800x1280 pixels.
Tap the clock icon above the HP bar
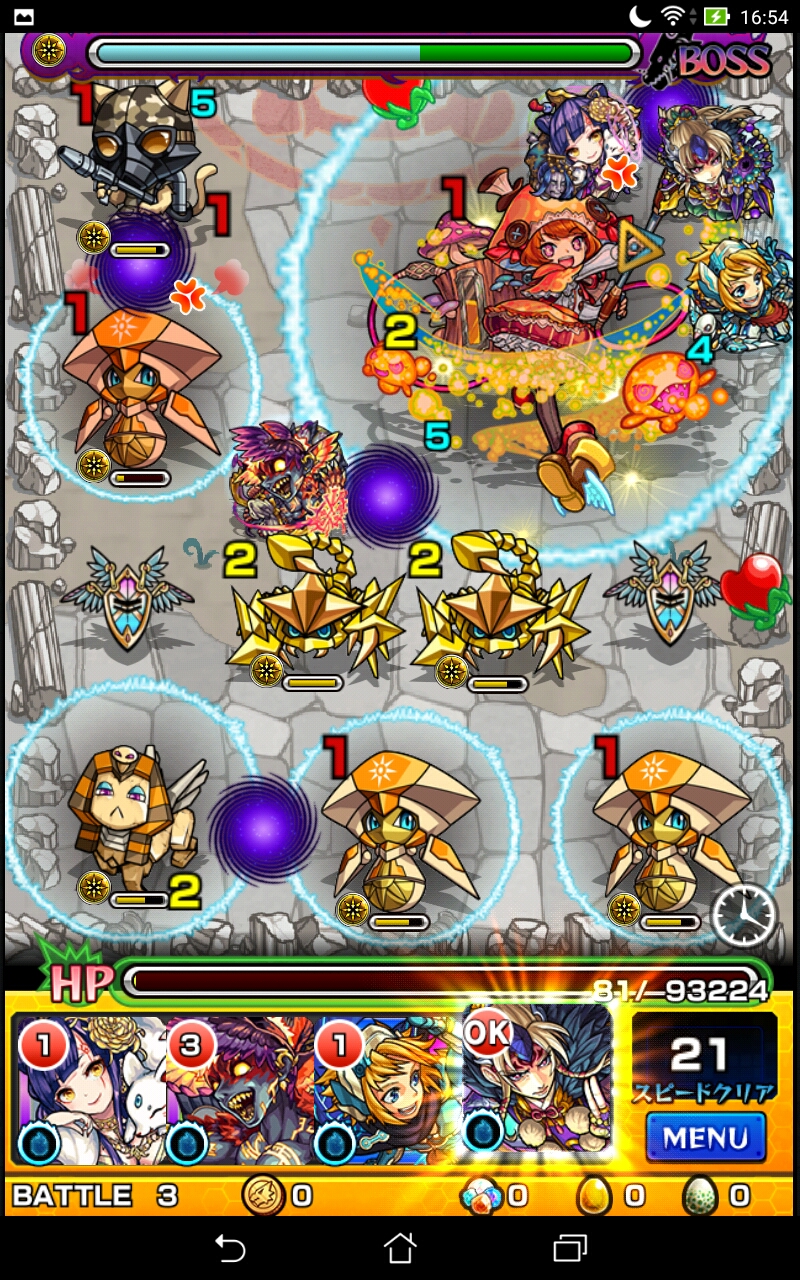coord(744,915)
